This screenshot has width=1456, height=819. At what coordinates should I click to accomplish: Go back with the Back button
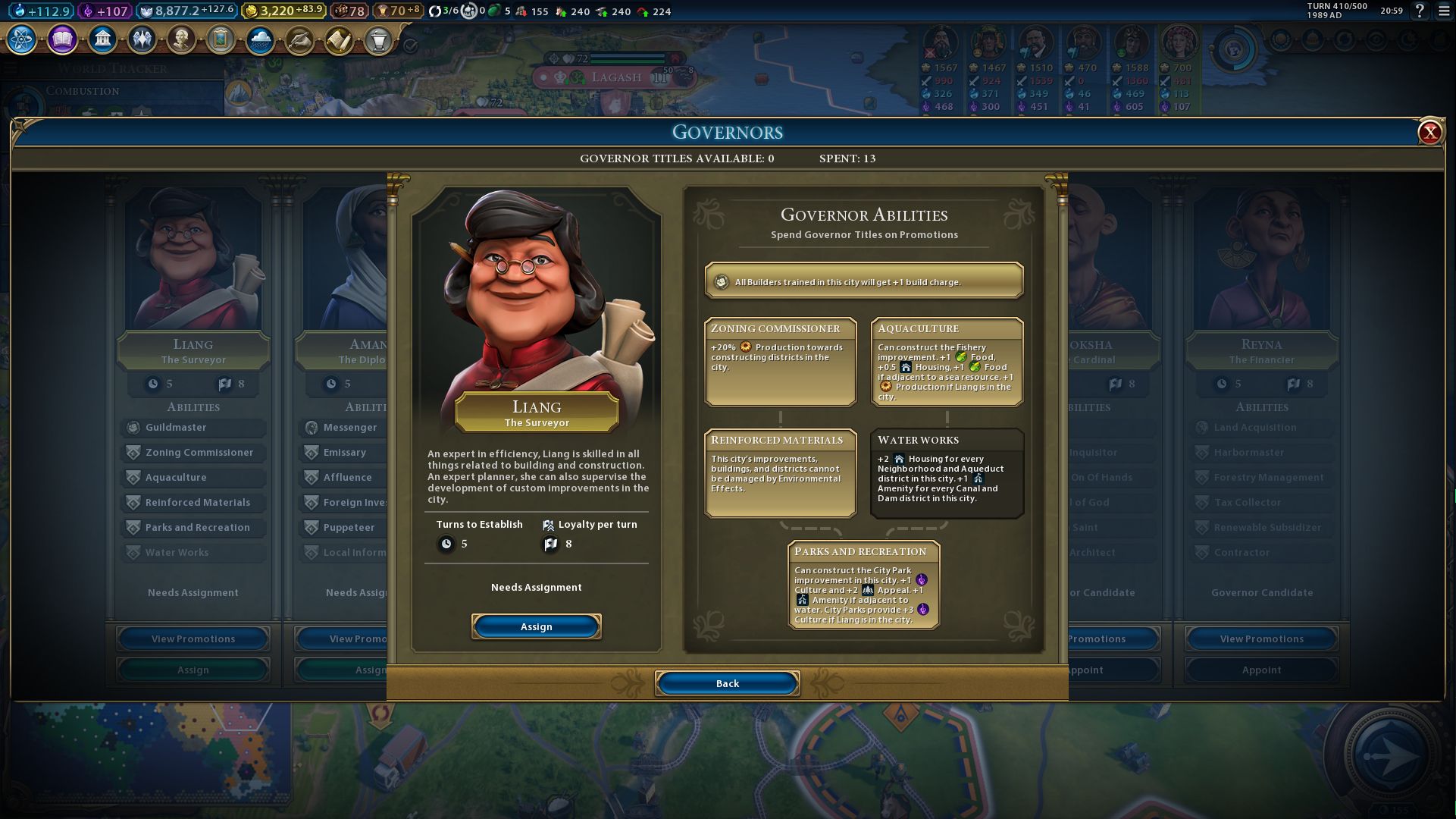(x=727, y=683)
